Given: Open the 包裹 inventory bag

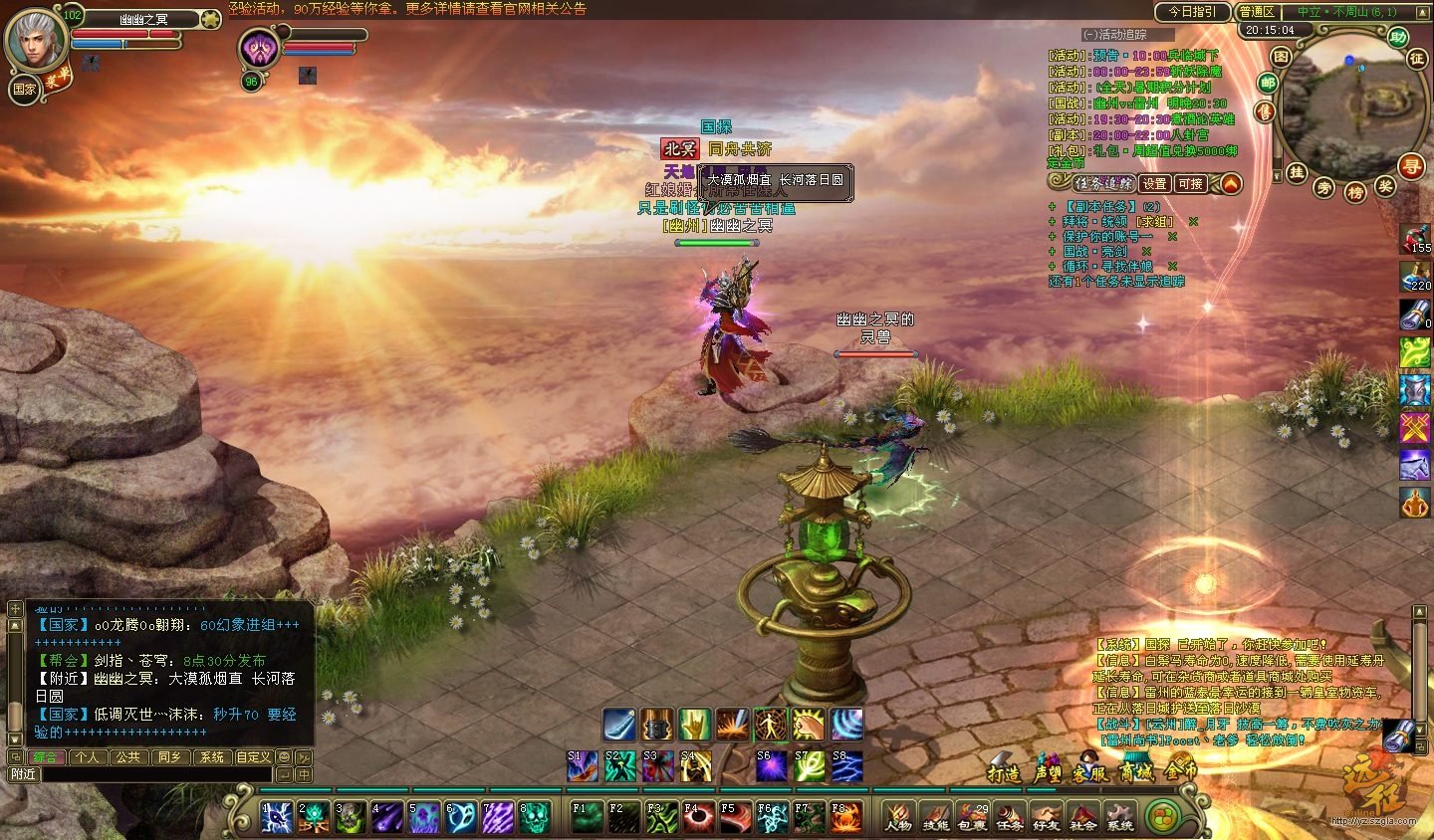Looking at the screenshot, I should pyautogui.click(x=972, y=817).
